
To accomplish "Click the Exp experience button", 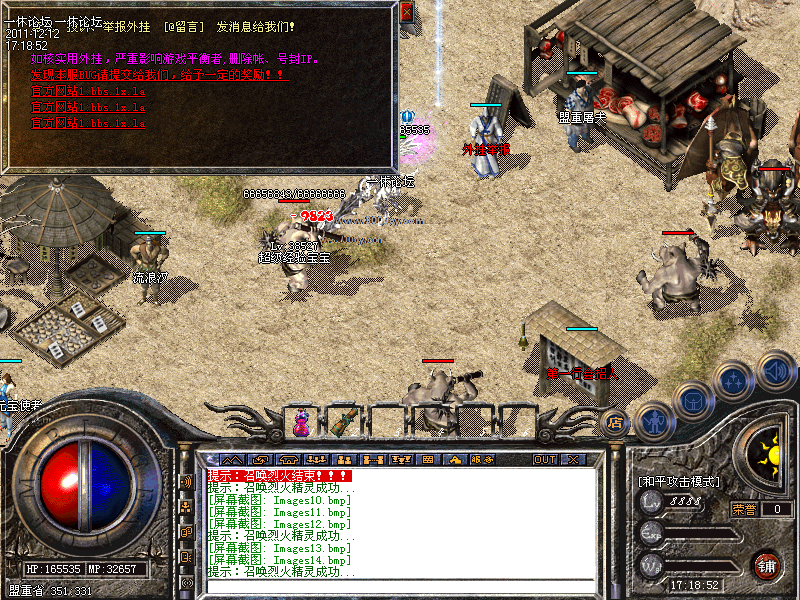I will [x=652, y=534].
